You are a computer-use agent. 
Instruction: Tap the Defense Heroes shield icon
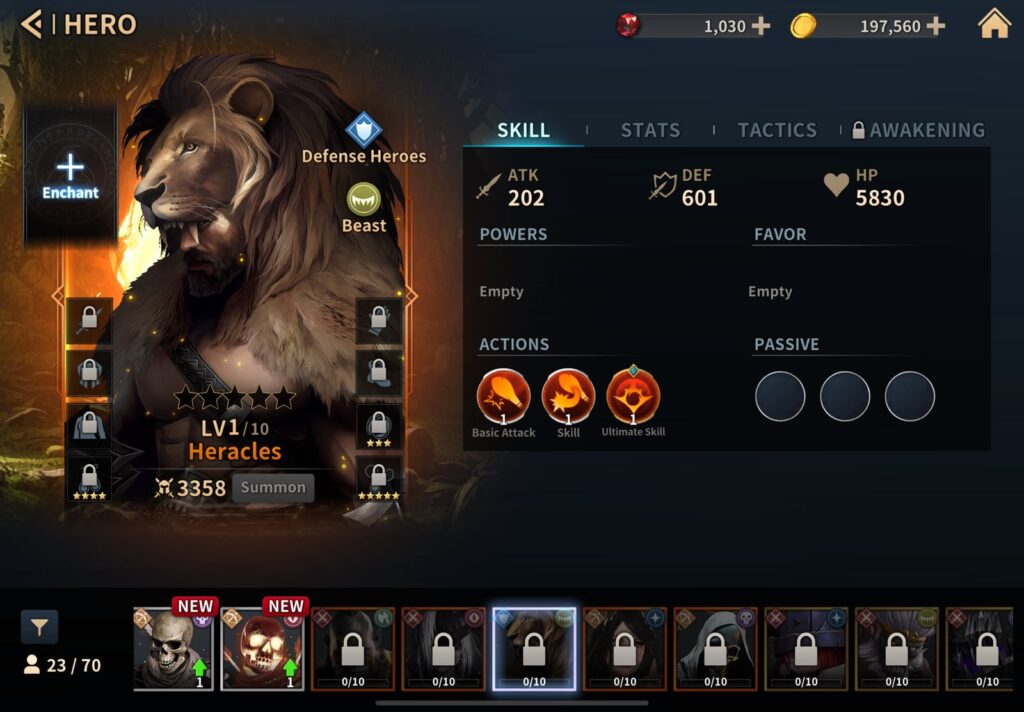point(364,130)
